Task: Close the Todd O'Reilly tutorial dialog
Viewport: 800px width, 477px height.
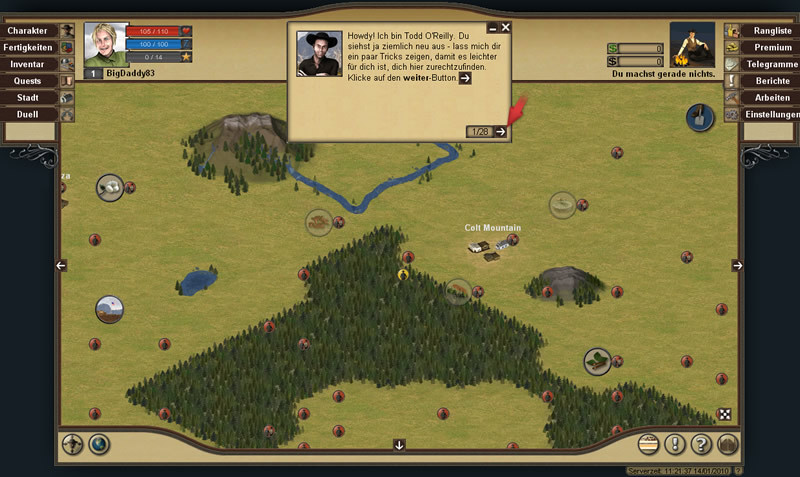Action: click(506, 28)
